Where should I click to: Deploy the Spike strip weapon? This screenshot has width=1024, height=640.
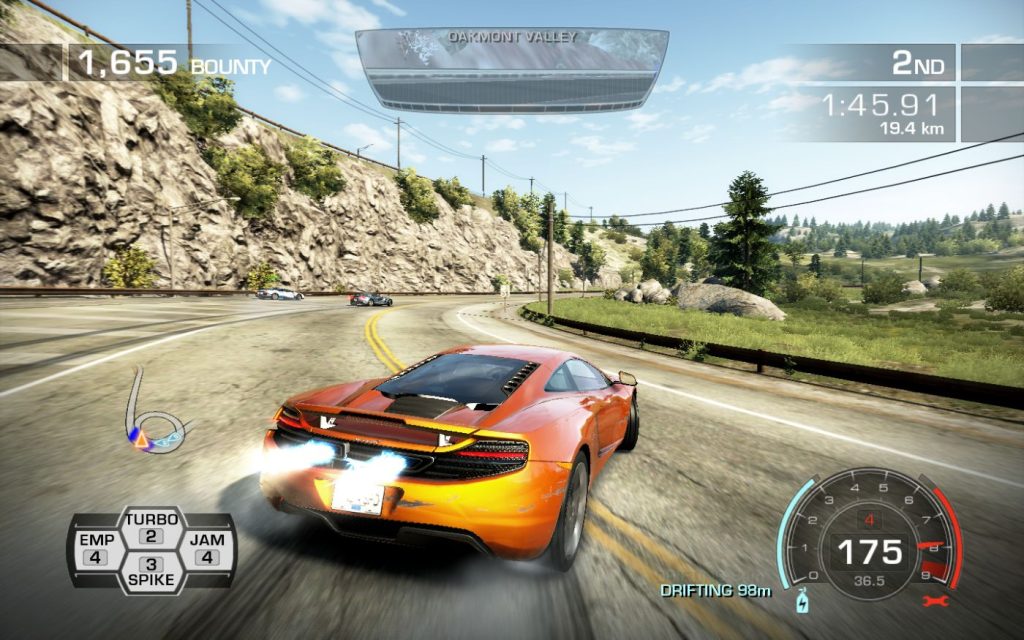(152, 571)
